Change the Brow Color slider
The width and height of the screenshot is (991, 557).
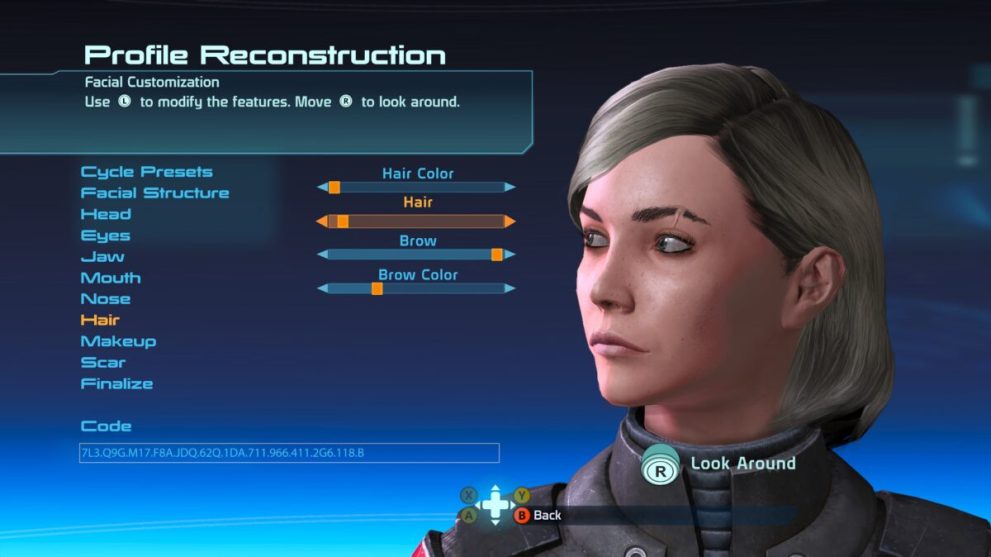coord(416,289)
